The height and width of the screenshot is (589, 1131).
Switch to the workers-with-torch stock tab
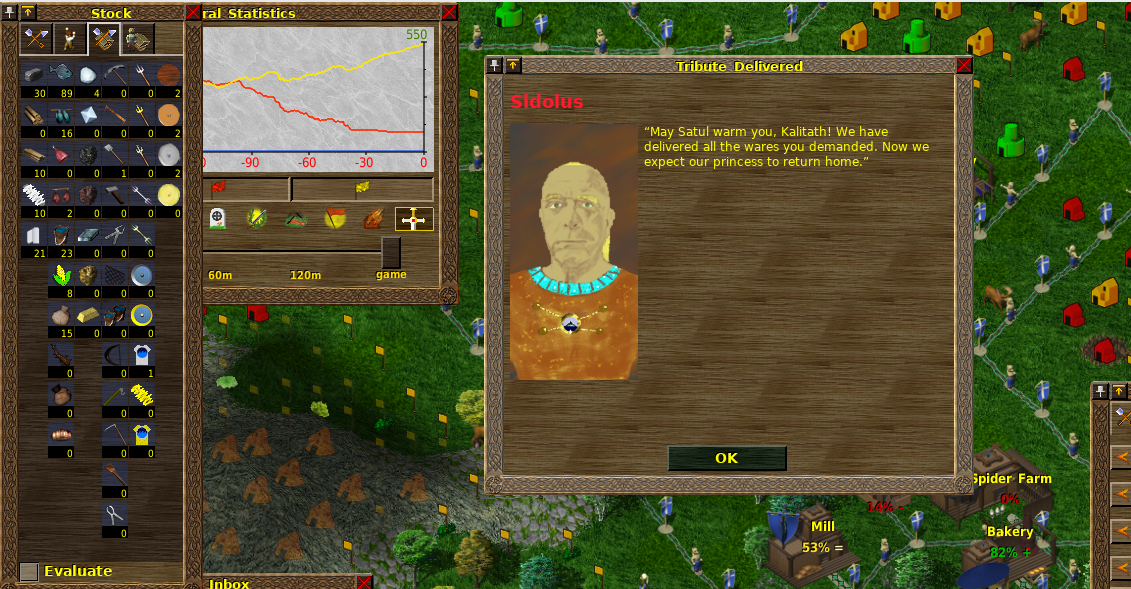pos(69,39)
